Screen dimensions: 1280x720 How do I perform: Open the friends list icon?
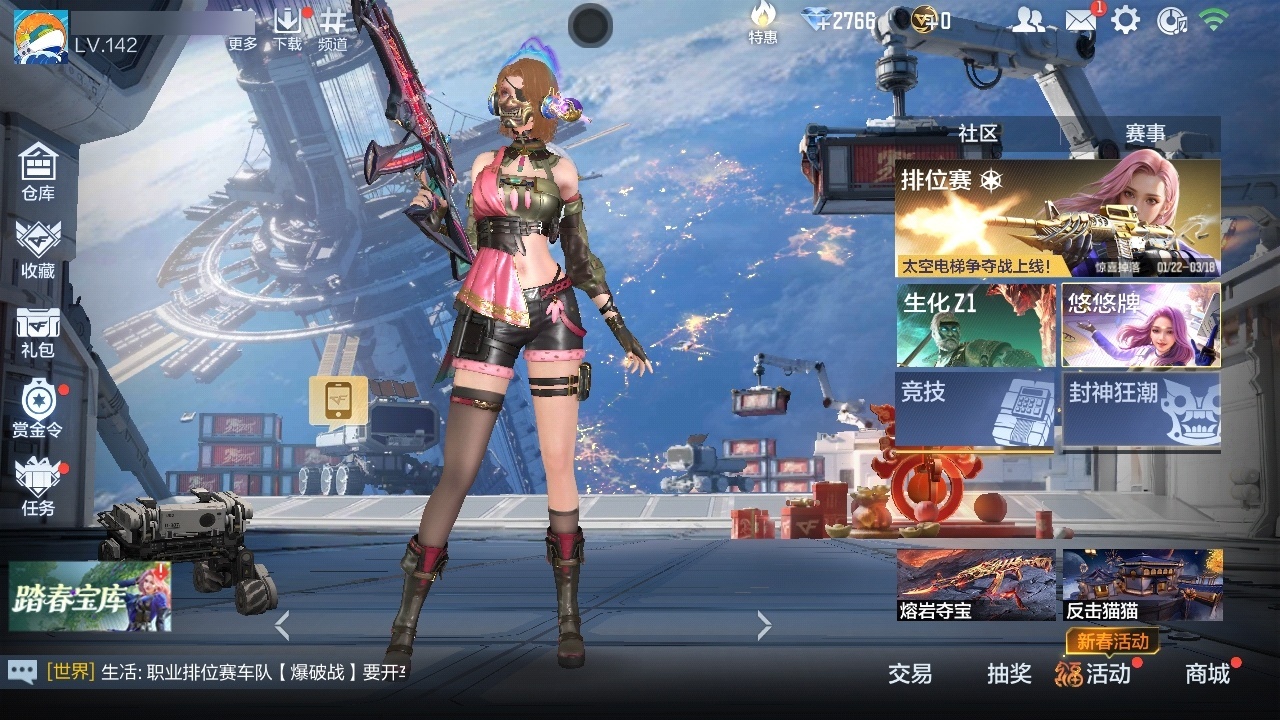coord(1028,20)
